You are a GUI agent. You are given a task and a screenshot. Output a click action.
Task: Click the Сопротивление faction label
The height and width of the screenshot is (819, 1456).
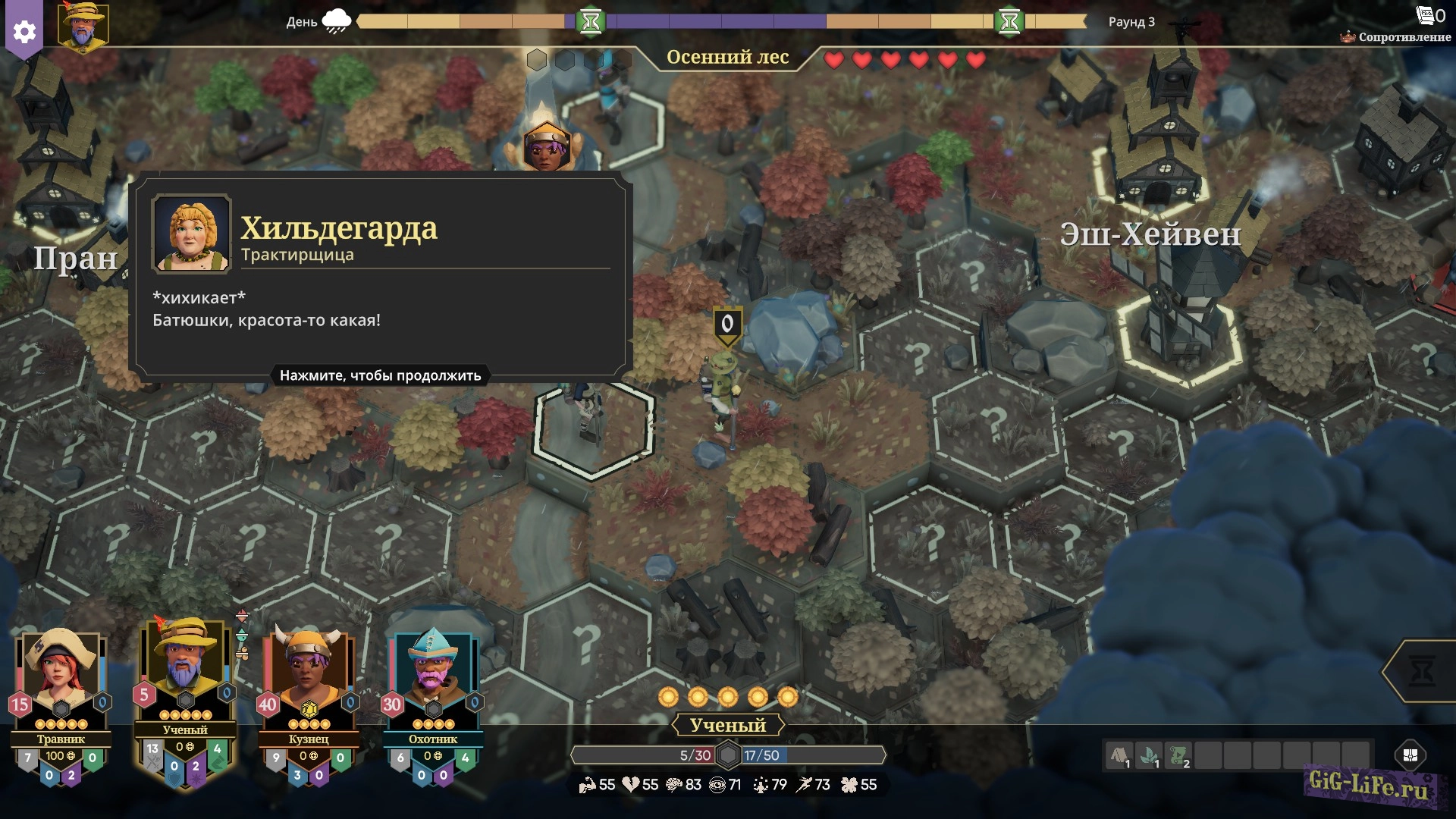pos(1404,36)
